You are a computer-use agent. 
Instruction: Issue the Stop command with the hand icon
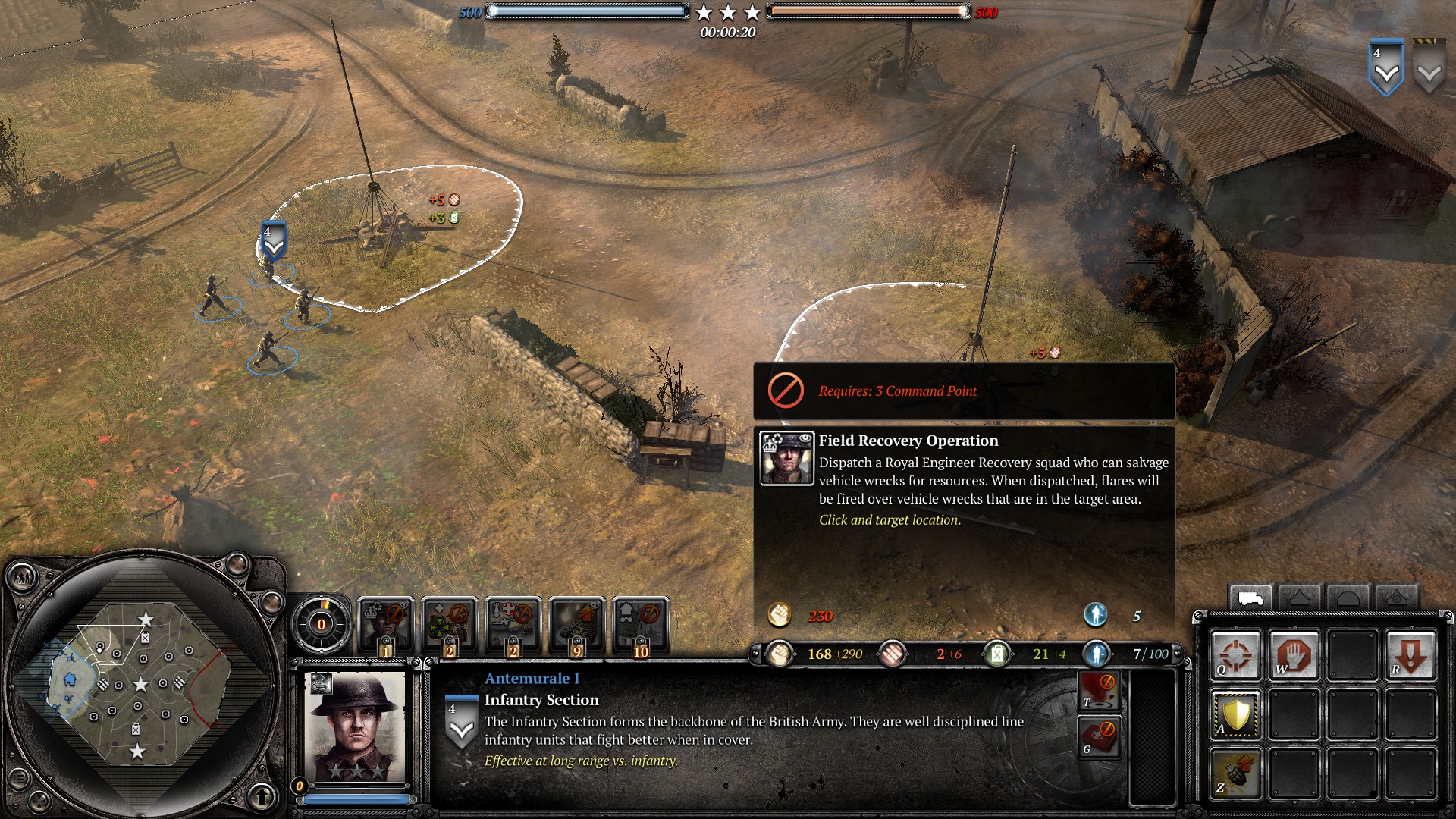click(x=1294, y=655)
